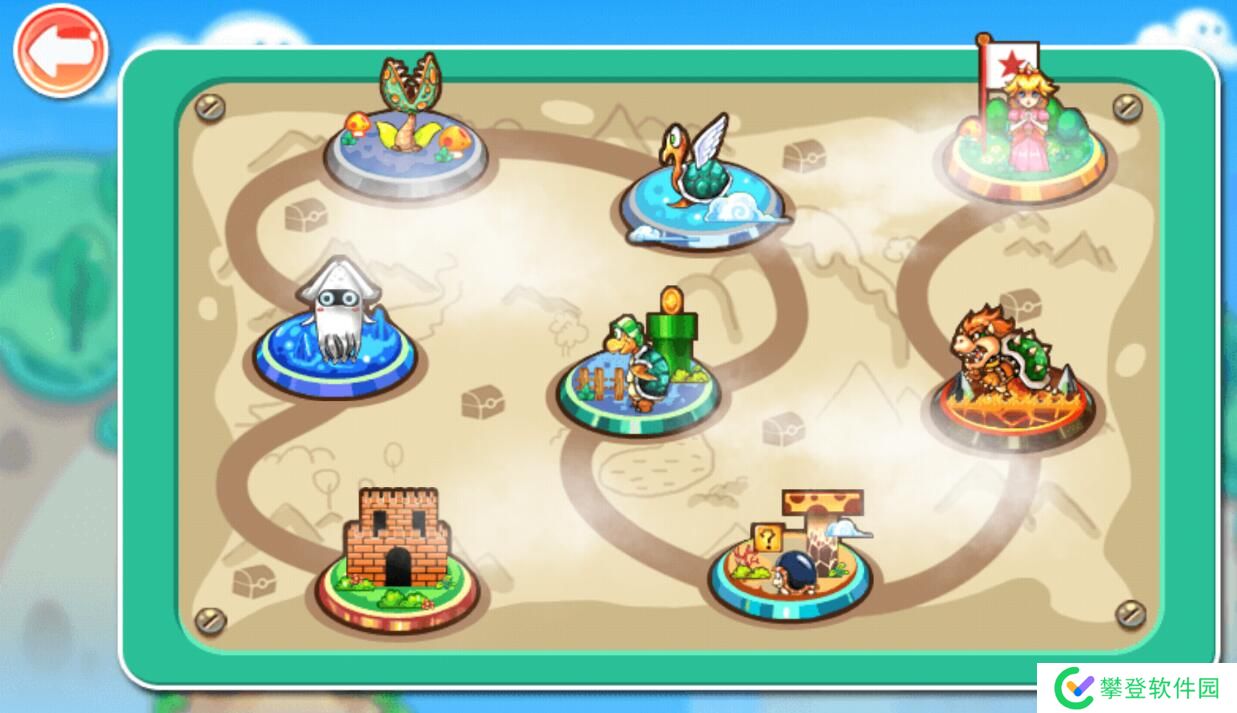This screenshot has width=1237, height=713.
Task: Enter the Hammer Bro green pipe stage
Action: (641, 372)
